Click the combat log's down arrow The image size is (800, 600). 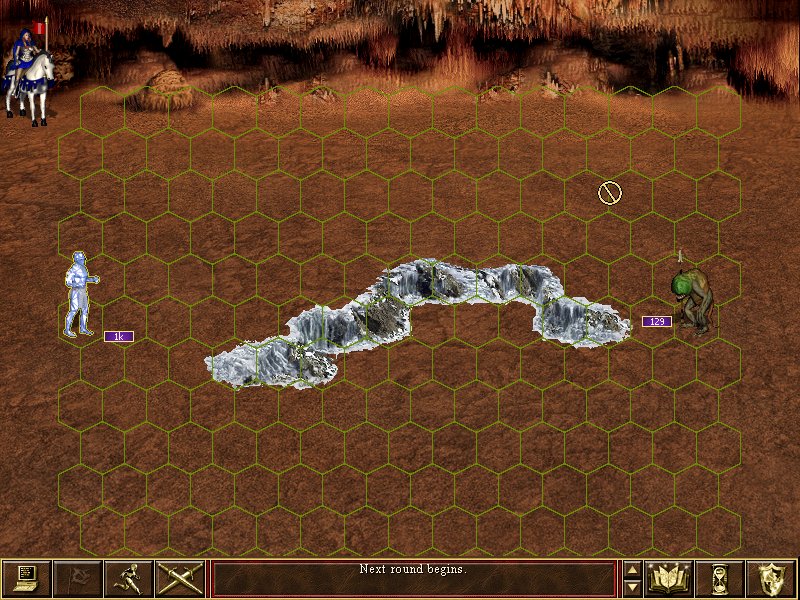pyautogui.click(x=632, y=587)
